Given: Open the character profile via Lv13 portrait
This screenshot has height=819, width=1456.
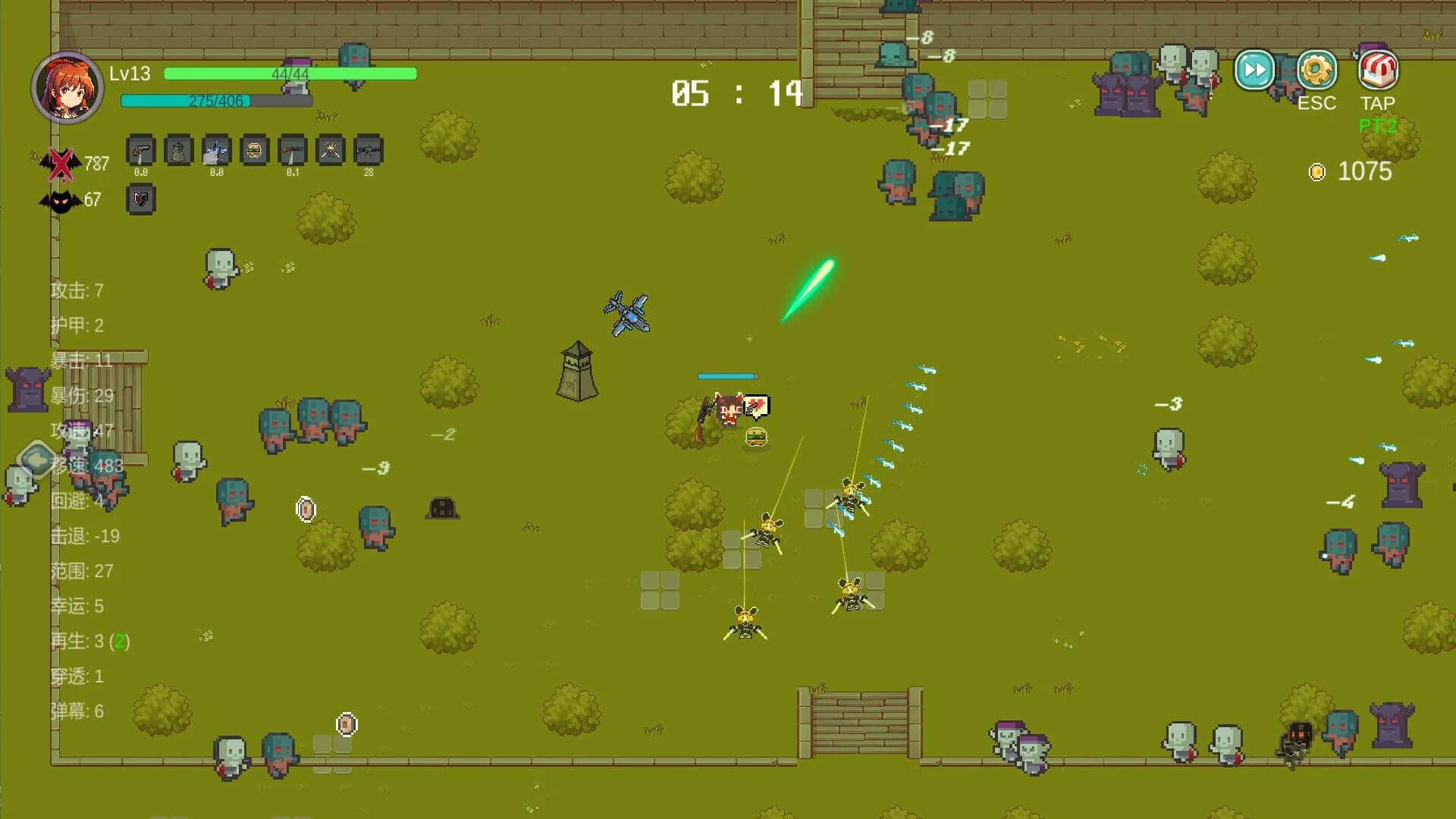Looking at the screenshot, I should pos(67,87).
